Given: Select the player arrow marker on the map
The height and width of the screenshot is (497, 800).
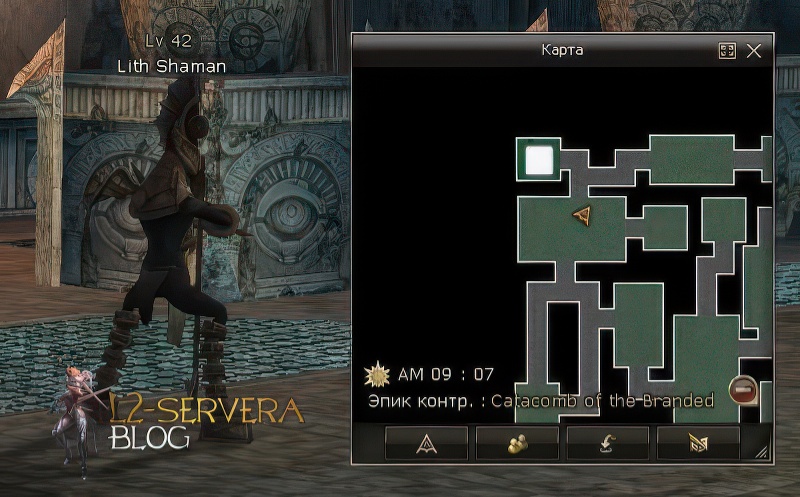Looking at the screenshot, I should pyautogui.click(x=583, y=214).
